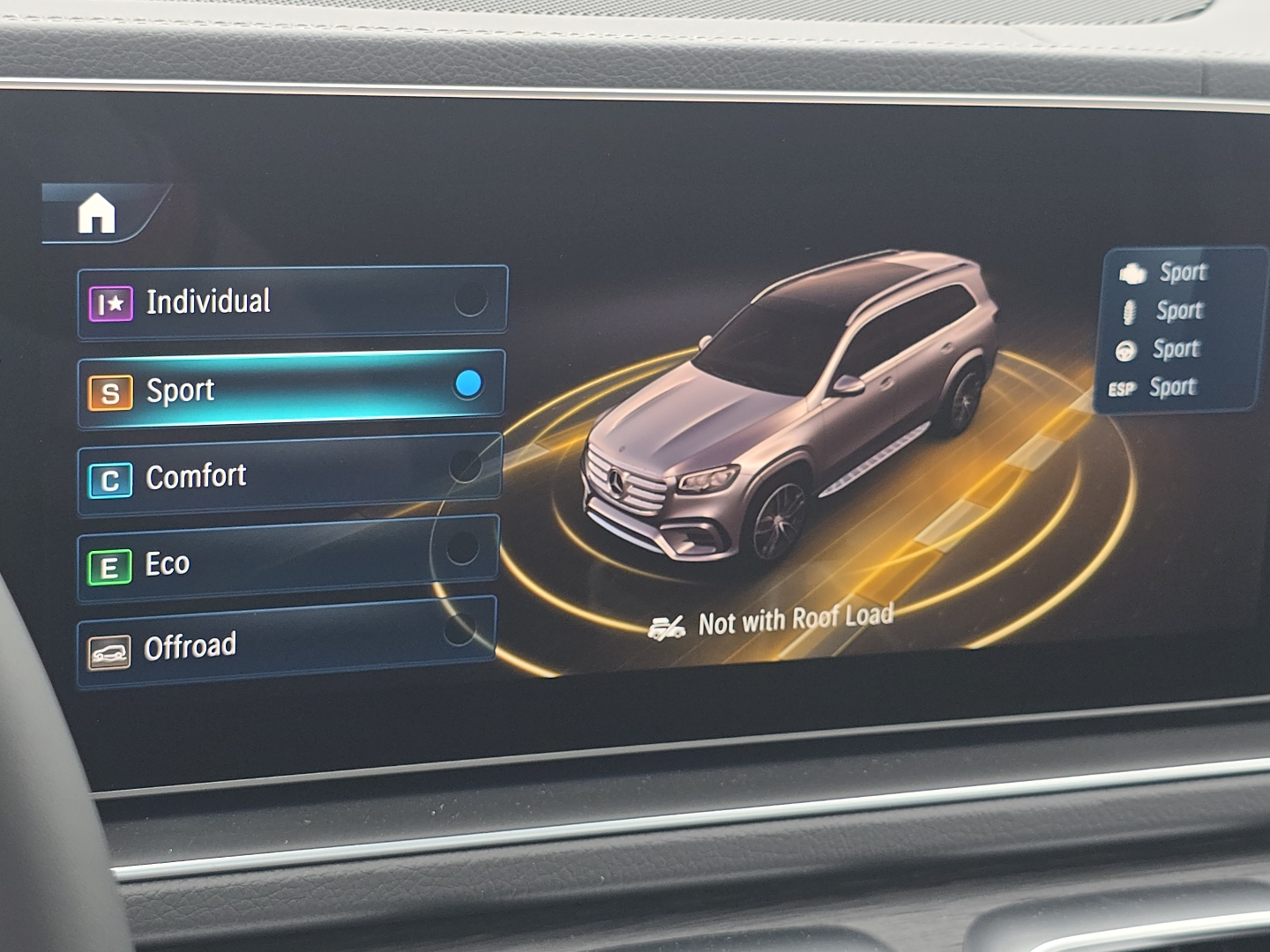Click the purple I★ Individual badge icon

111,301
